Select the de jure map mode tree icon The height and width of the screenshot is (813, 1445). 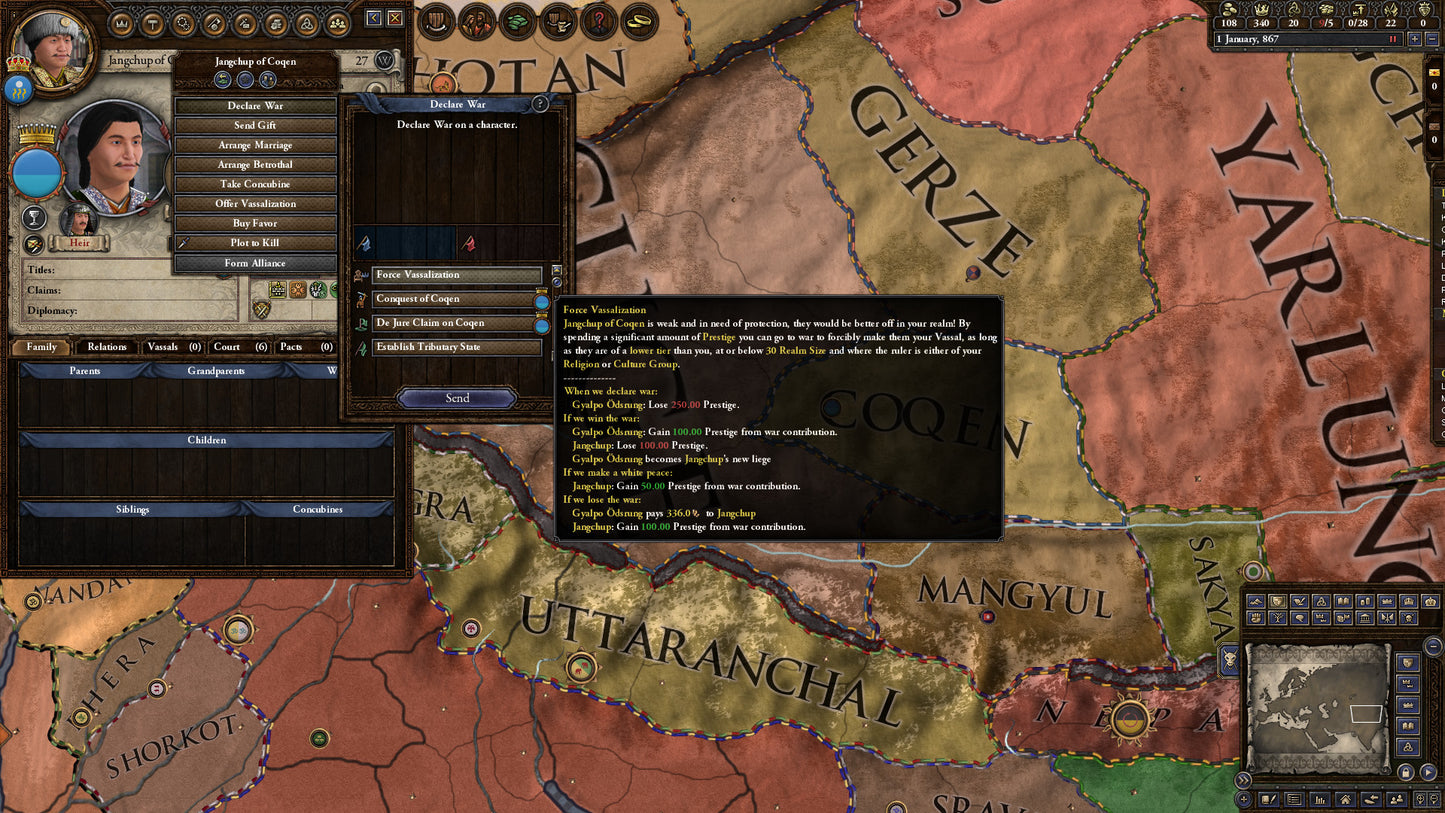[x=1277, y=617]
